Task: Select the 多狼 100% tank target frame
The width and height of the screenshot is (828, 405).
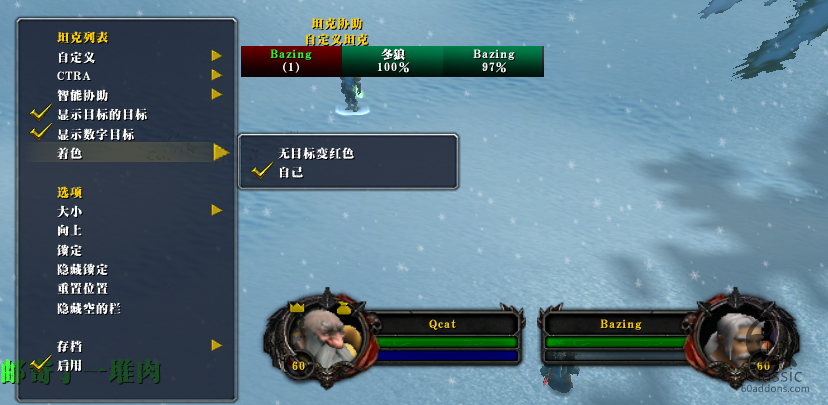Action: pos(392,61)
